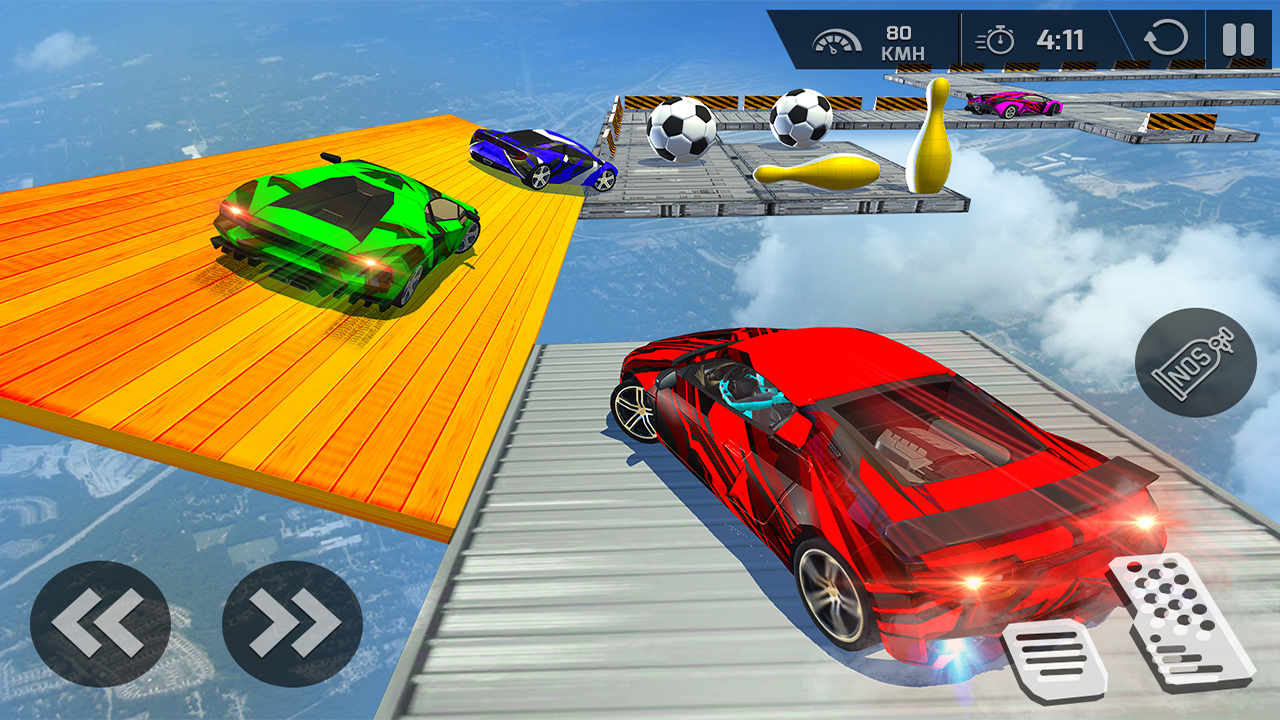The image size is (1280, 720).
Task: Click the speedometer icon next to 80 KMH
Action: pyautogui.click(x=837, y=40)
